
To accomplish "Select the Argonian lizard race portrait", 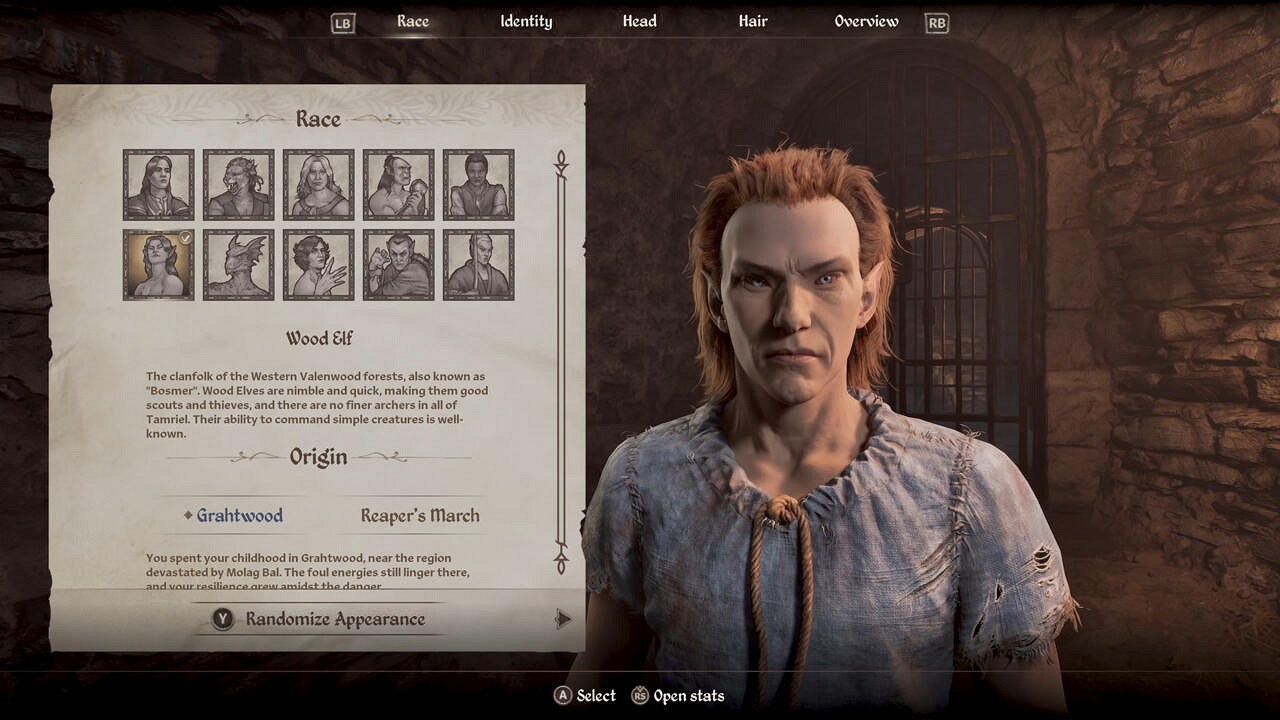I will click(x=239, y=265).
